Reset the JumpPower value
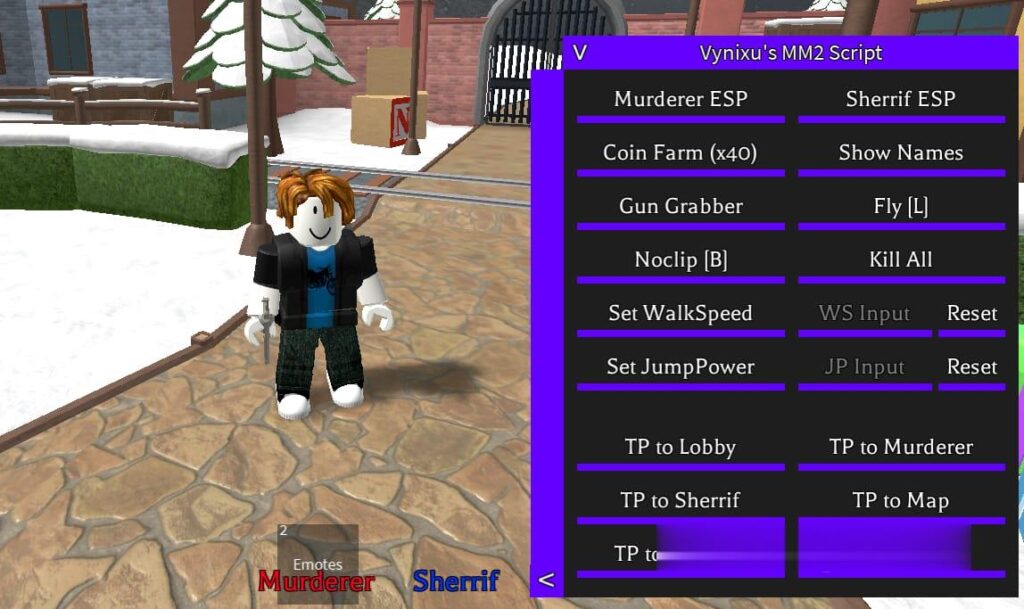Screen dimensions: 1024x609 point(971,367)
